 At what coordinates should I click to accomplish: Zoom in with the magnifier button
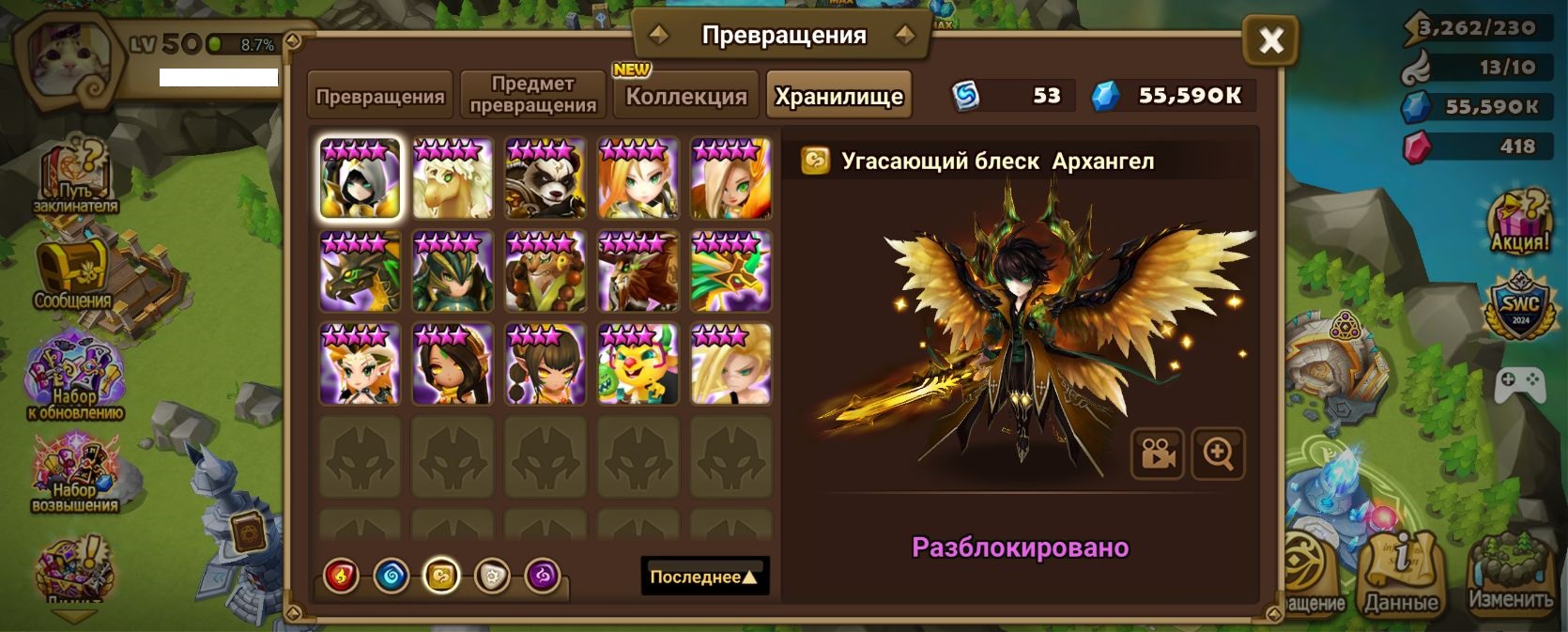pos(1218,455)
